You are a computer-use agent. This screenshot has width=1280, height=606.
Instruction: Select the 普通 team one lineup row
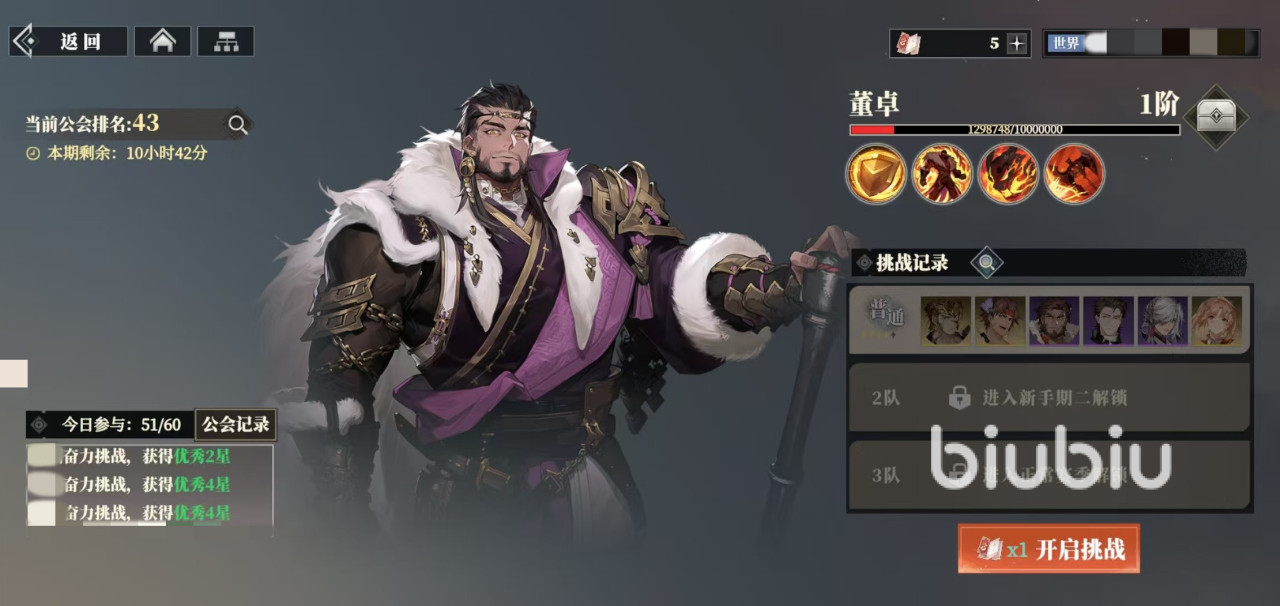pos(1048,321)
